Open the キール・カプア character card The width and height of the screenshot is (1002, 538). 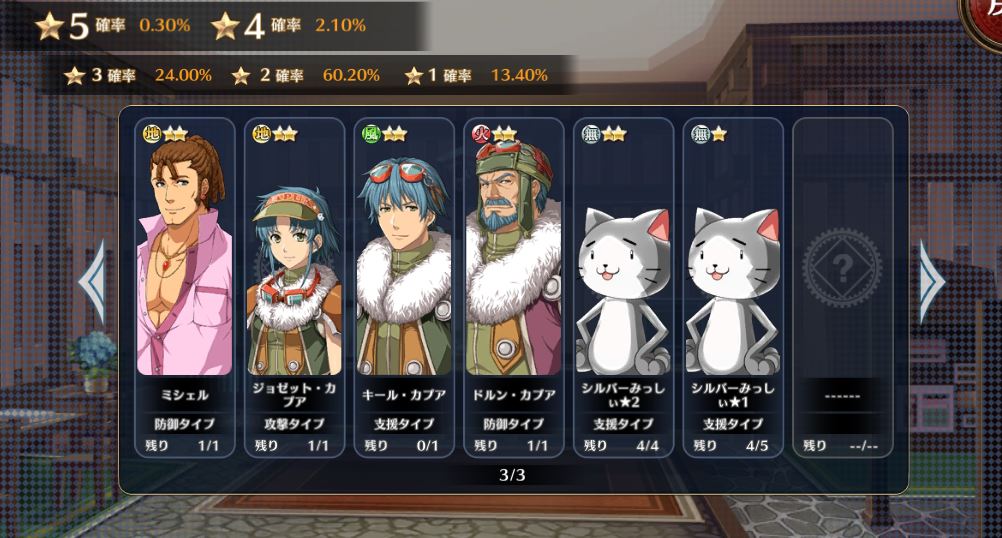coord(403,287)
